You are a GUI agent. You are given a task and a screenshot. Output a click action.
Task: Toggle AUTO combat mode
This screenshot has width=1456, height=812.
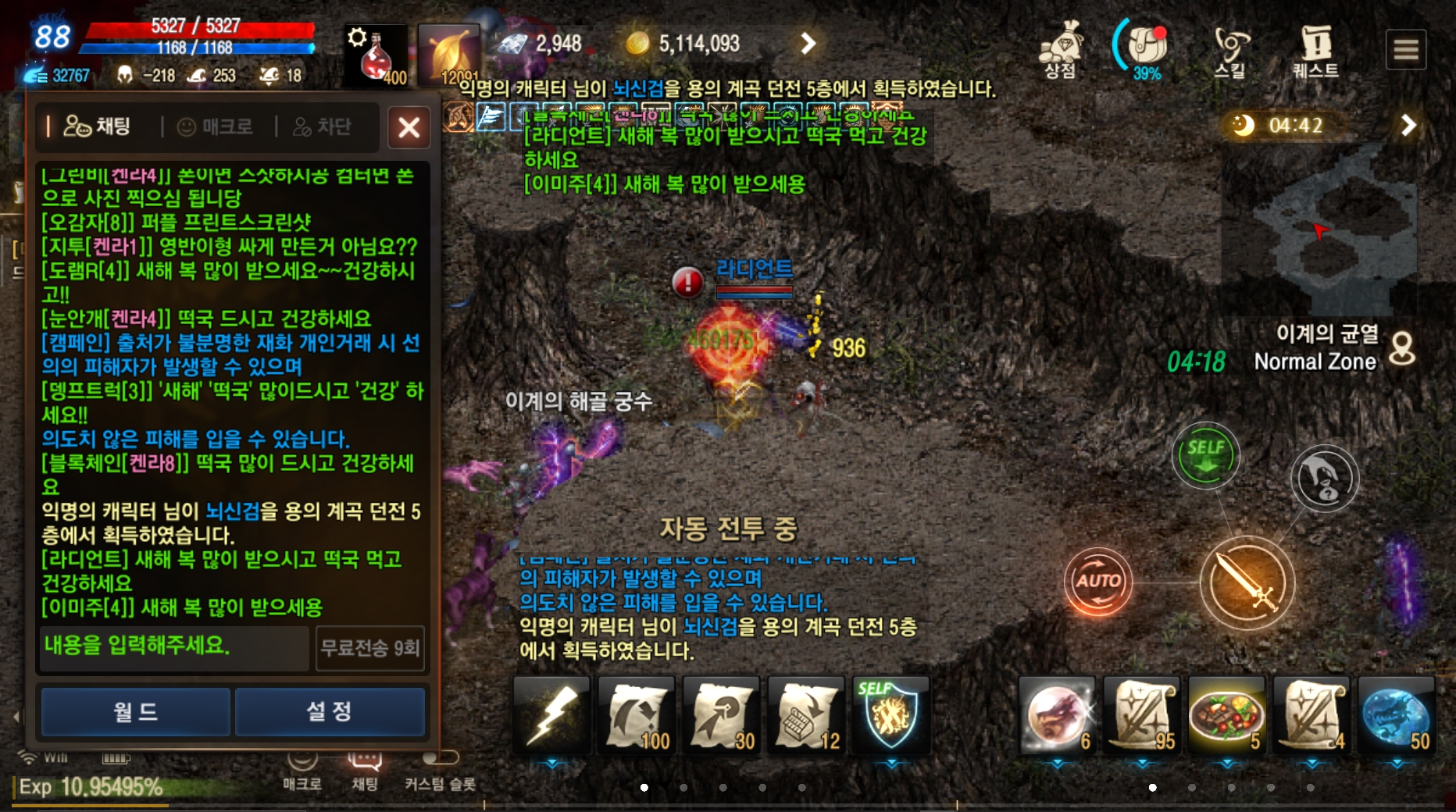[1099, 583]
